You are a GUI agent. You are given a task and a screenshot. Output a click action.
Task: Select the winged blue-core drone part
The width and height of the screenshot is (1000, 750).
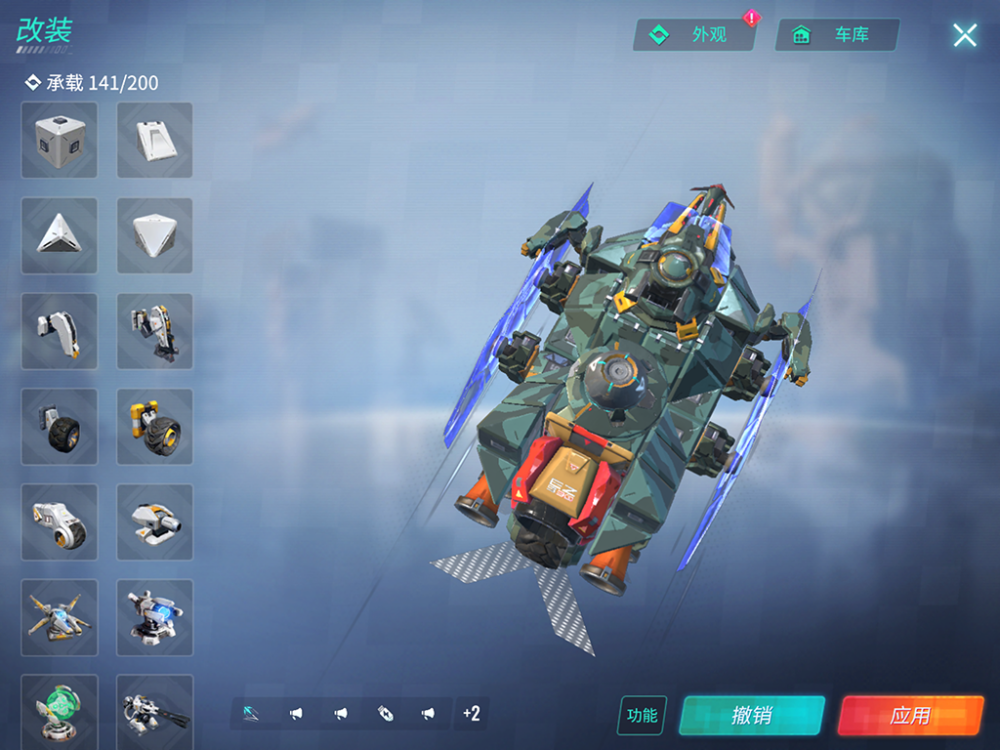tap(59, 617)
